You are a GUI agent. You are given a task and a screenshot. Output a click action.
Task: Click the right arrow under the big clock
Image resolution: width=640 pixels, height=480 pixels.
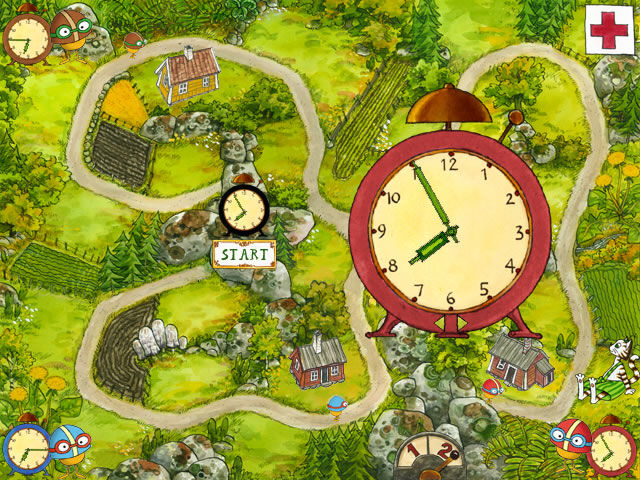point(461,323)
